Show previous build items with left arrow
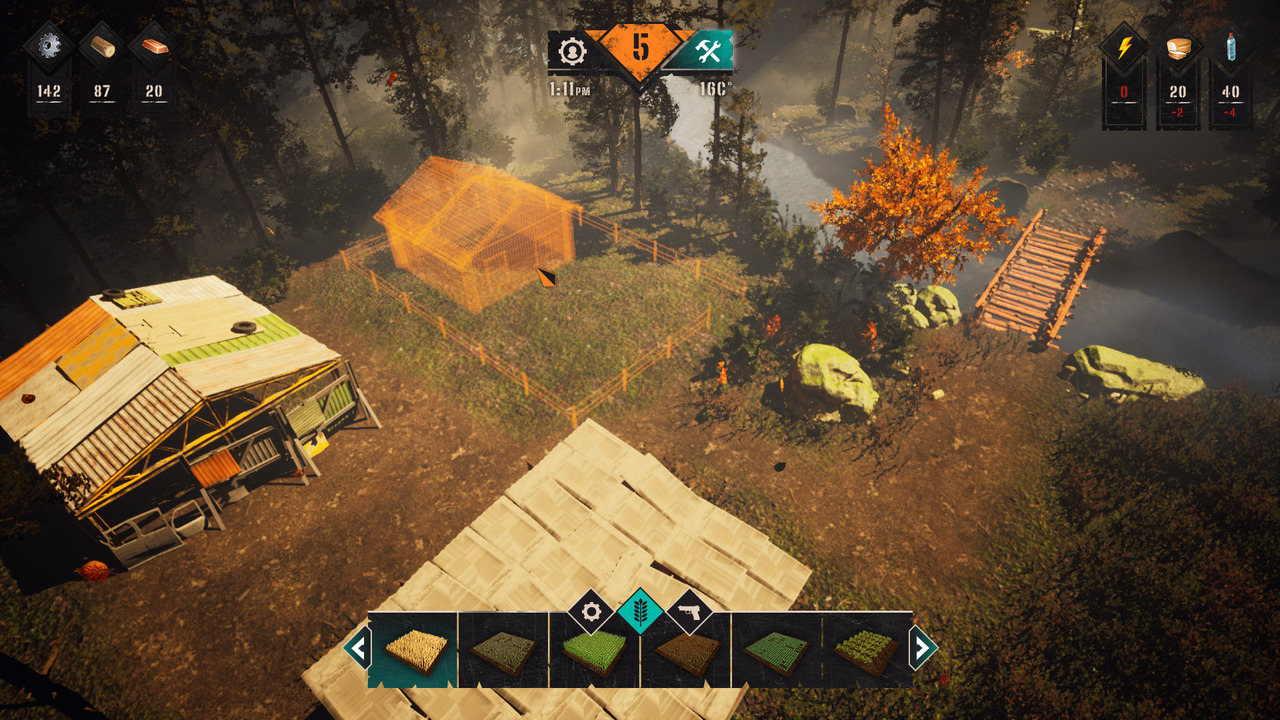 coord(358,648)
